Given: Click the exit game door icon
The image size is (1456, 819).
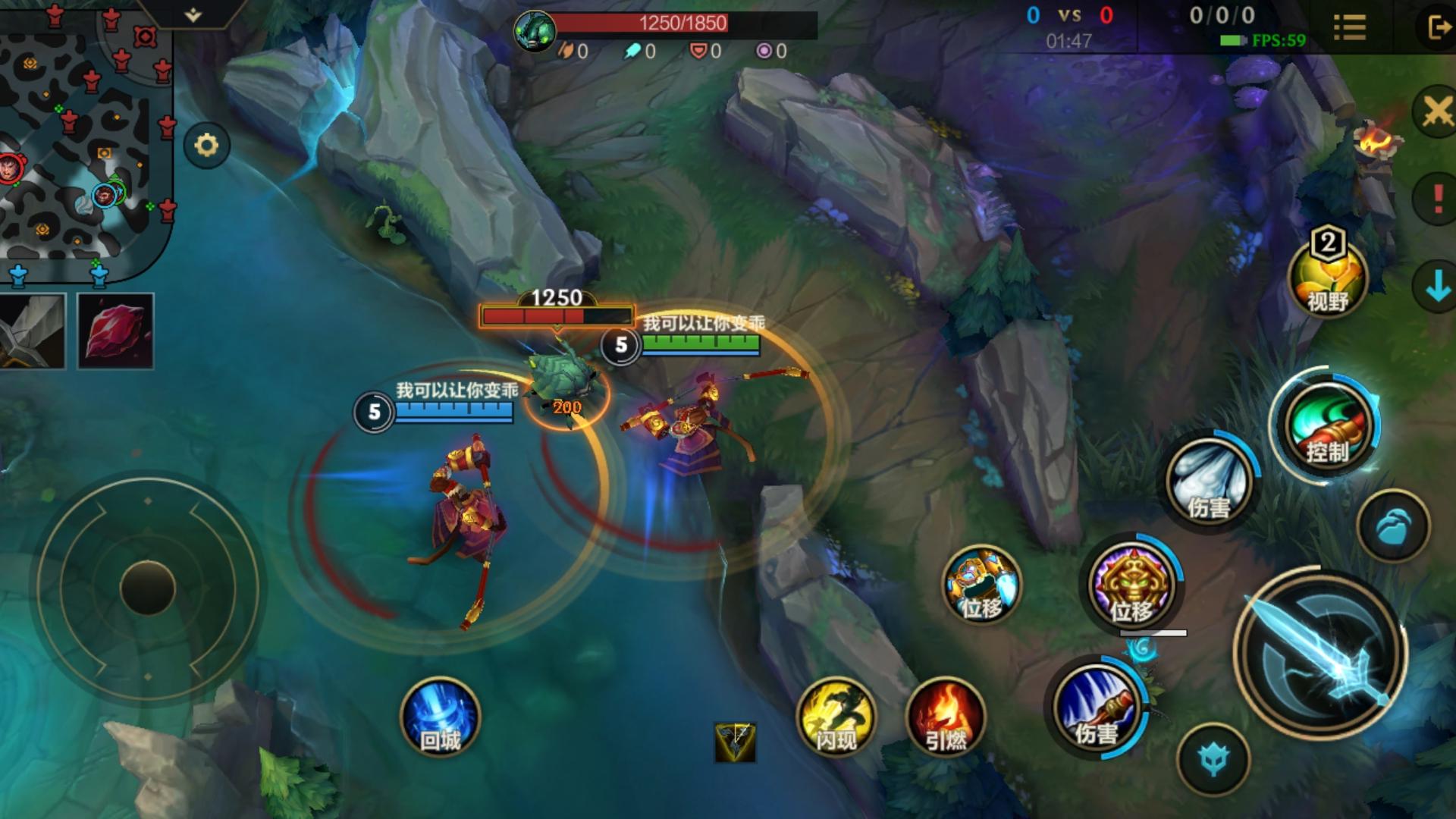Looking at the screenshot, I should click(x=1437, y=28).
